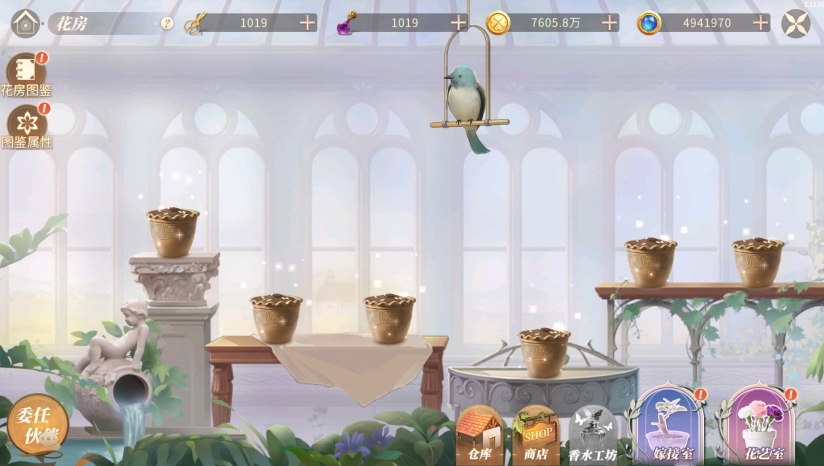The height and width of the screenshot is (466, 824).
Task: Add more golden shears currency
Action: [x=307, y=22]
